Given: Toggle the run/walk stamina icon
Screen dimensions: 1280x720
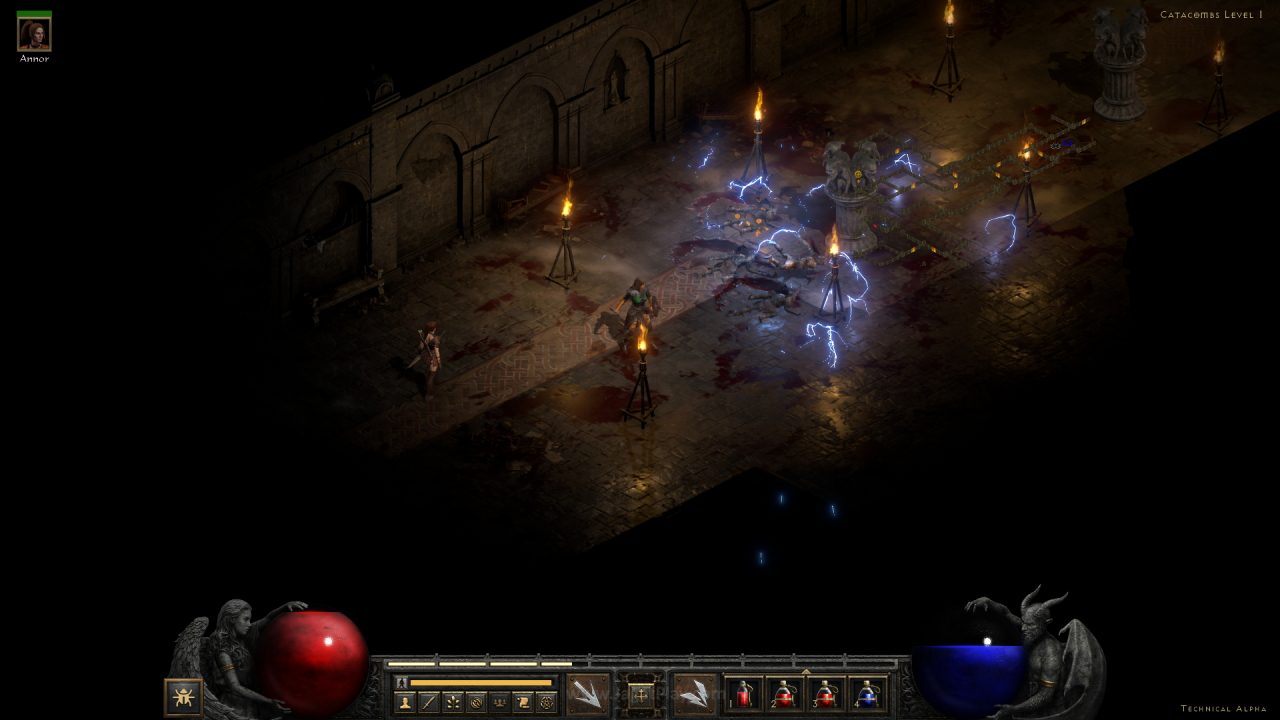Looking at the screenshot, I should pyautogui.click(x=402, y=682).
